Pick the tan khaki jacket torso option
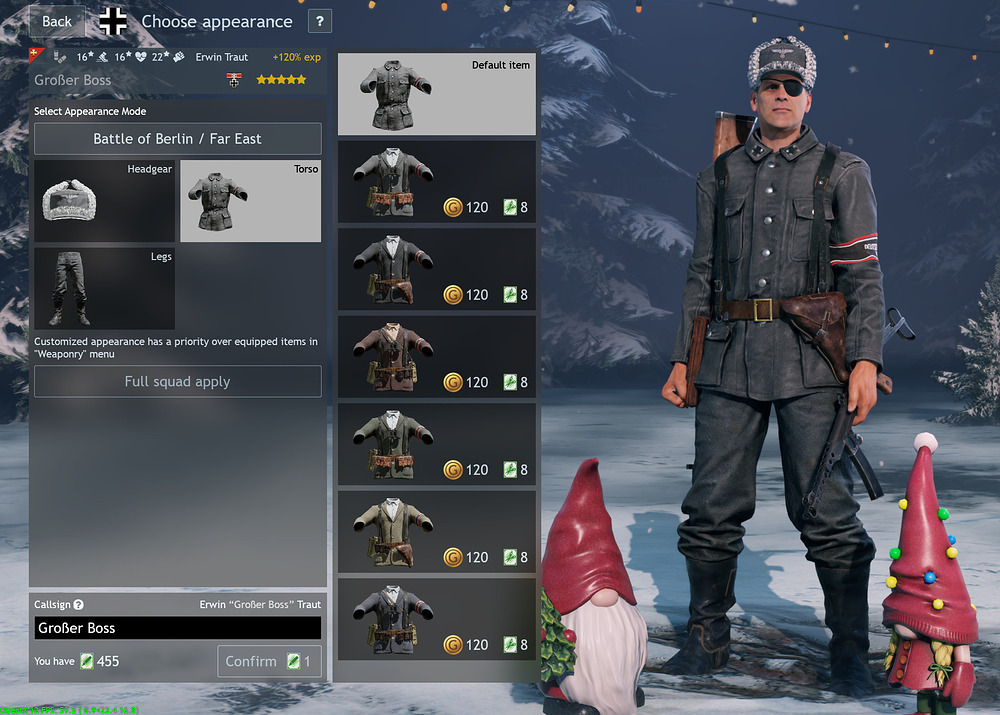Image resolution: width=1000 pixels, height=715 pixels. tap(437, 532)
